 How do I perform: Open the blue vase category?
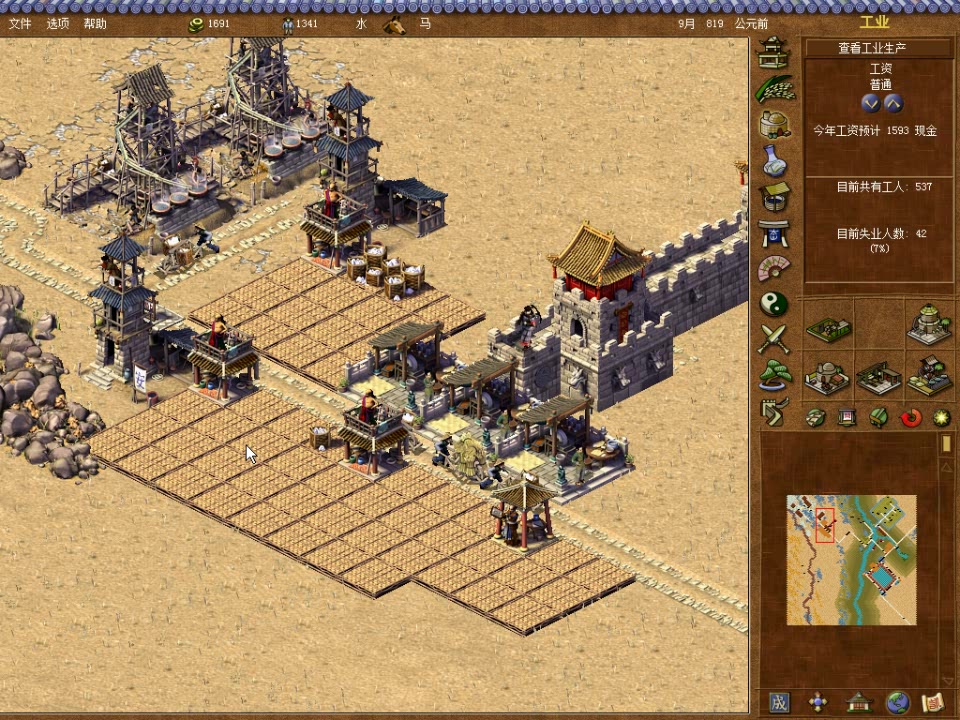pyautogui.click(x=773, y=160)
